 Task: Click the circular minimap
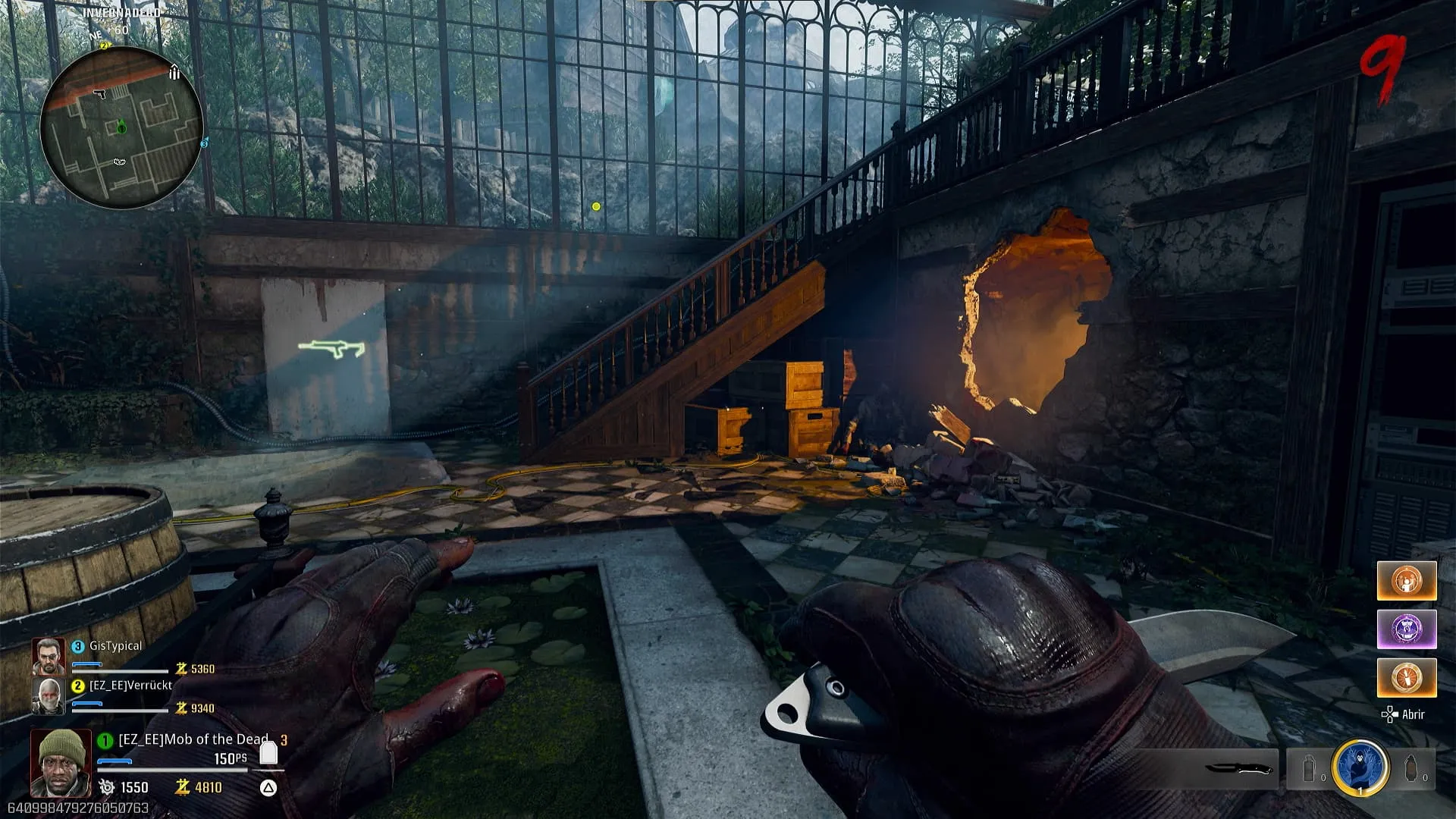(x=121, y=127)
